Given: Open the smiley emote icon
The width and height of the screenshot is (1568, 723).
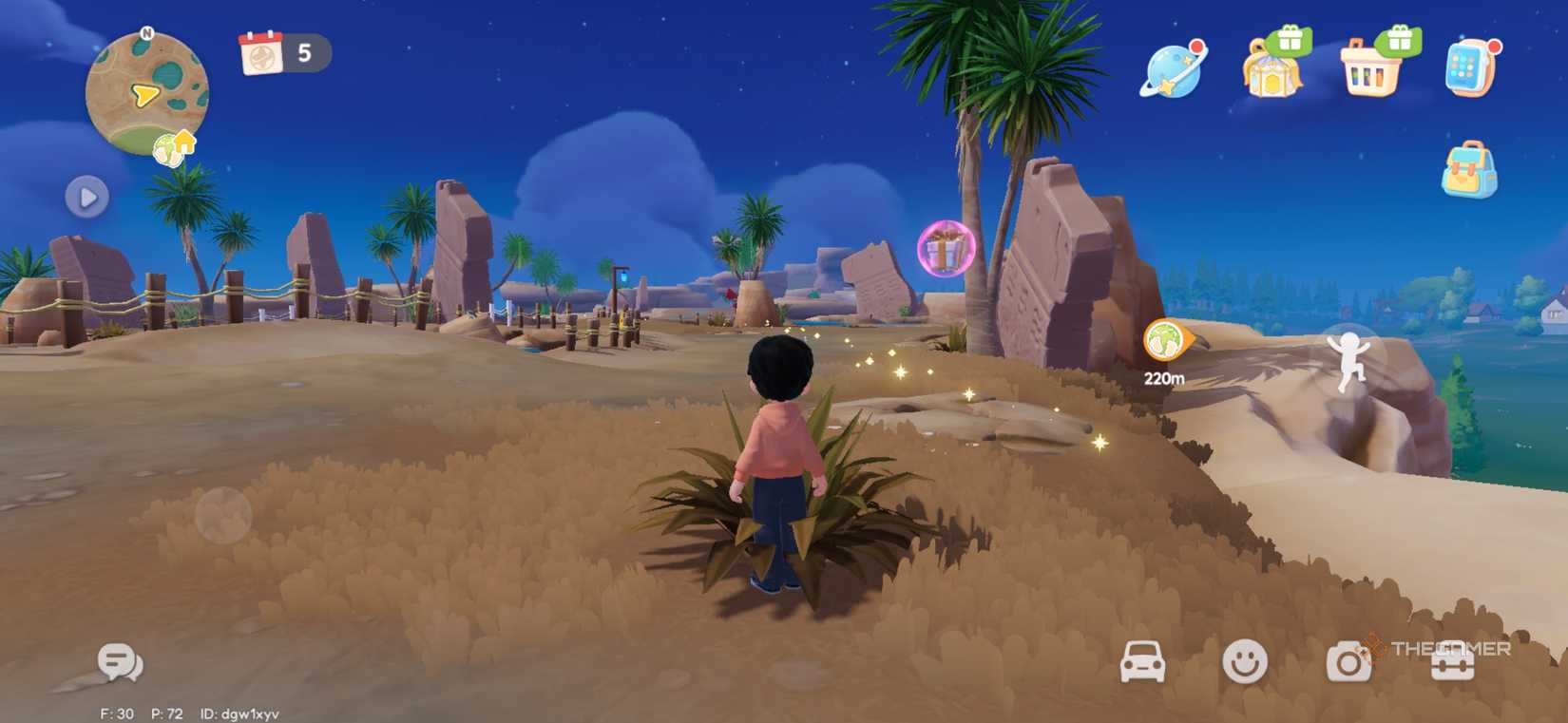Looking at the screenshot, I should pos(1246,664).
